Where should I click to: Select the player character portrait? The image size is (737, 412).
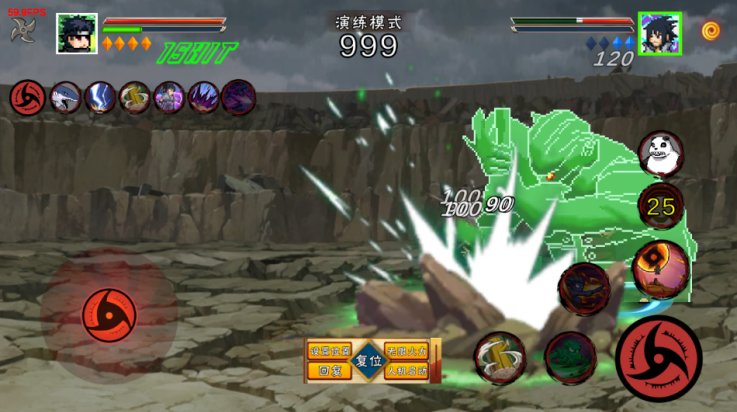click(x=77, y=33)
